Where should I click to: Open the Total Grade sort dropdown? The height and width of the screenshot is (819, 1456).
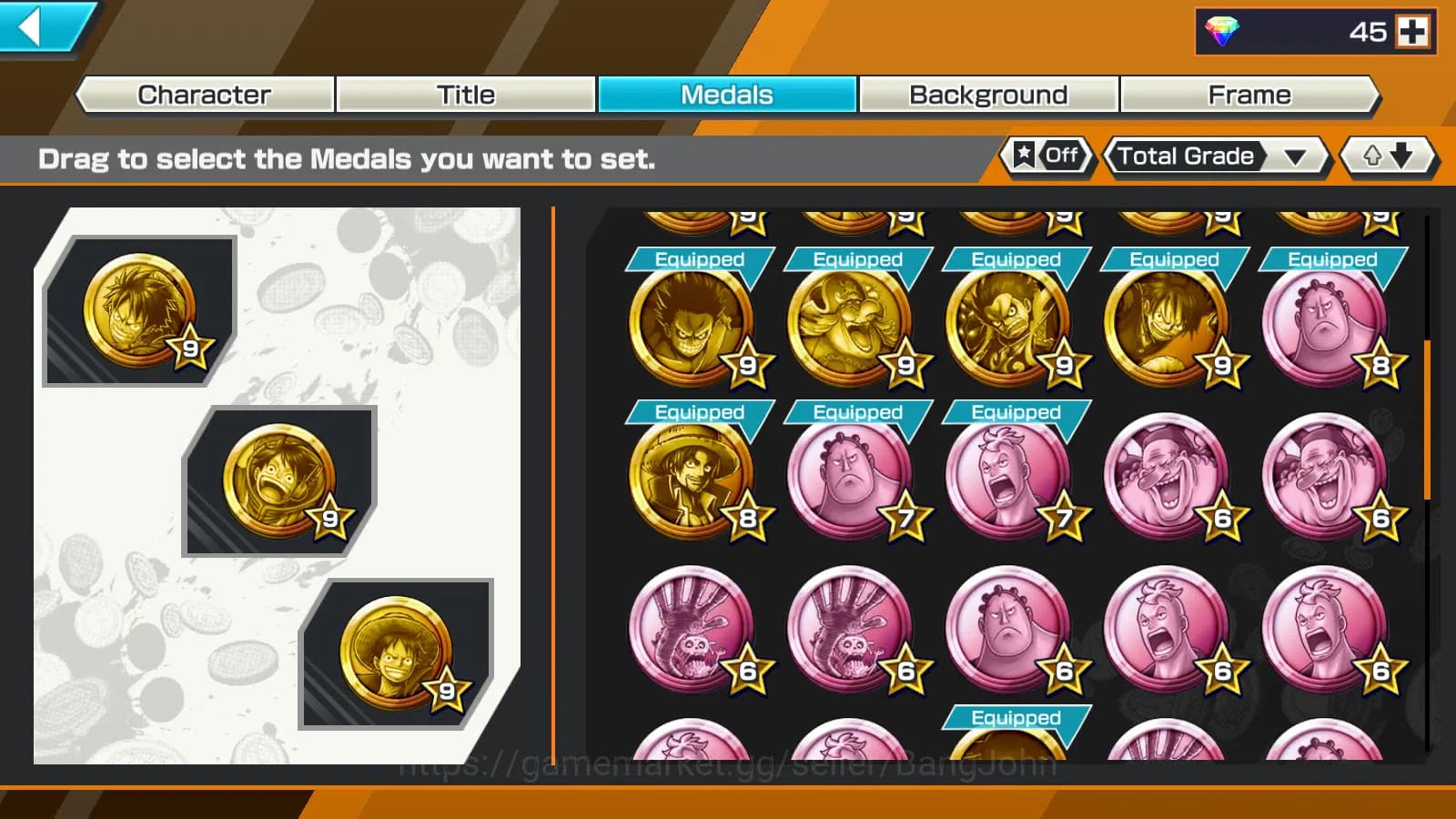(1296, 157)
